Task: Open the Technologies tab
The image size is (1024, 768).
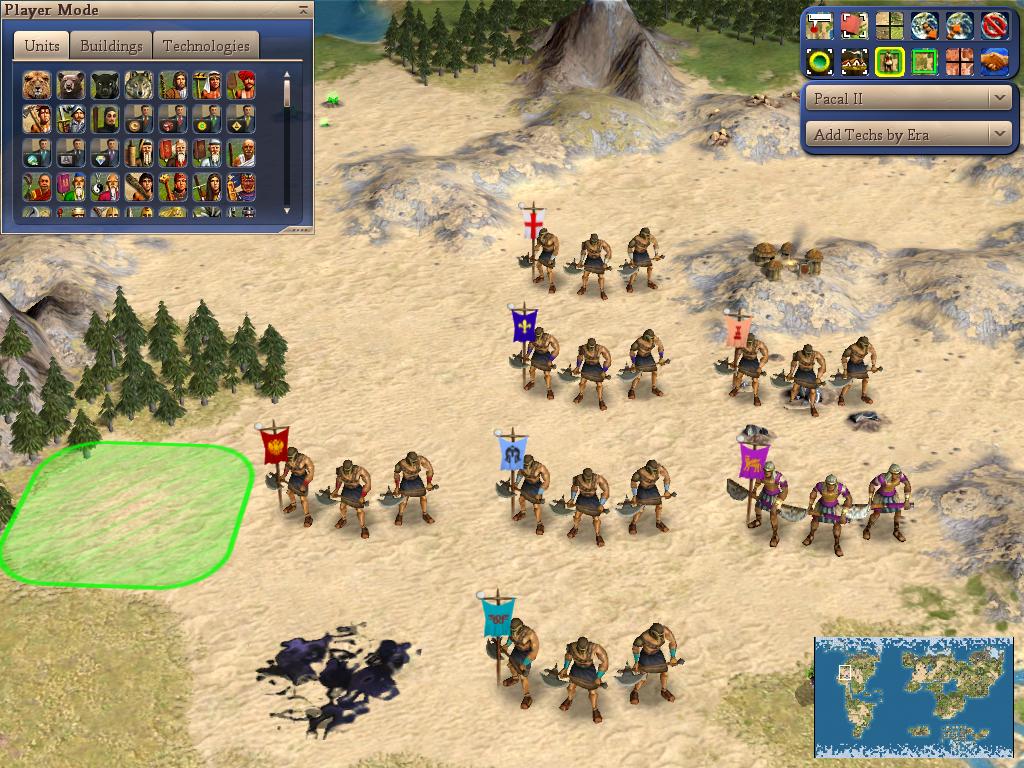Action: point(206,46)
